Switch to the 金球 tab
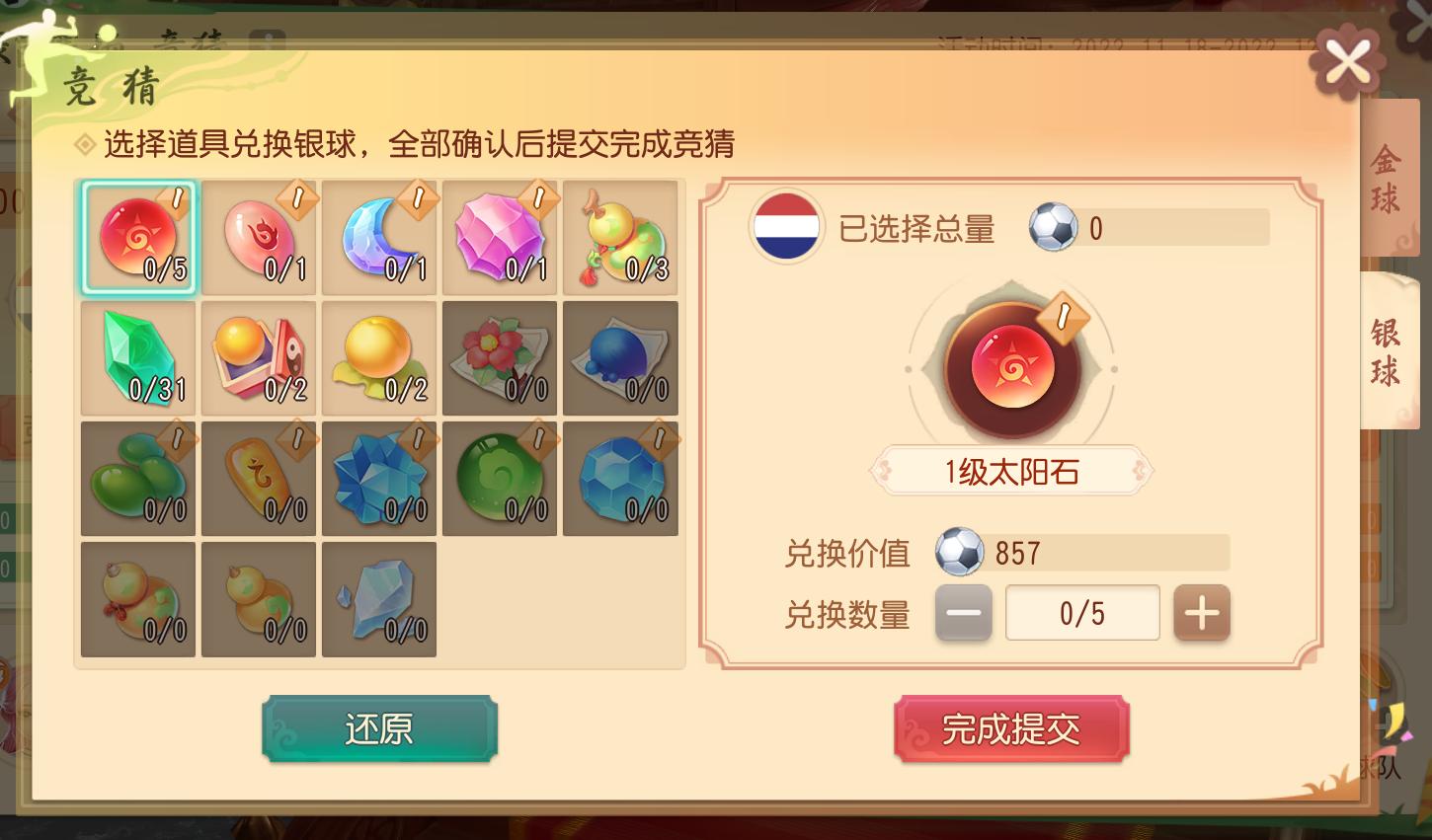 (1389, 175)
